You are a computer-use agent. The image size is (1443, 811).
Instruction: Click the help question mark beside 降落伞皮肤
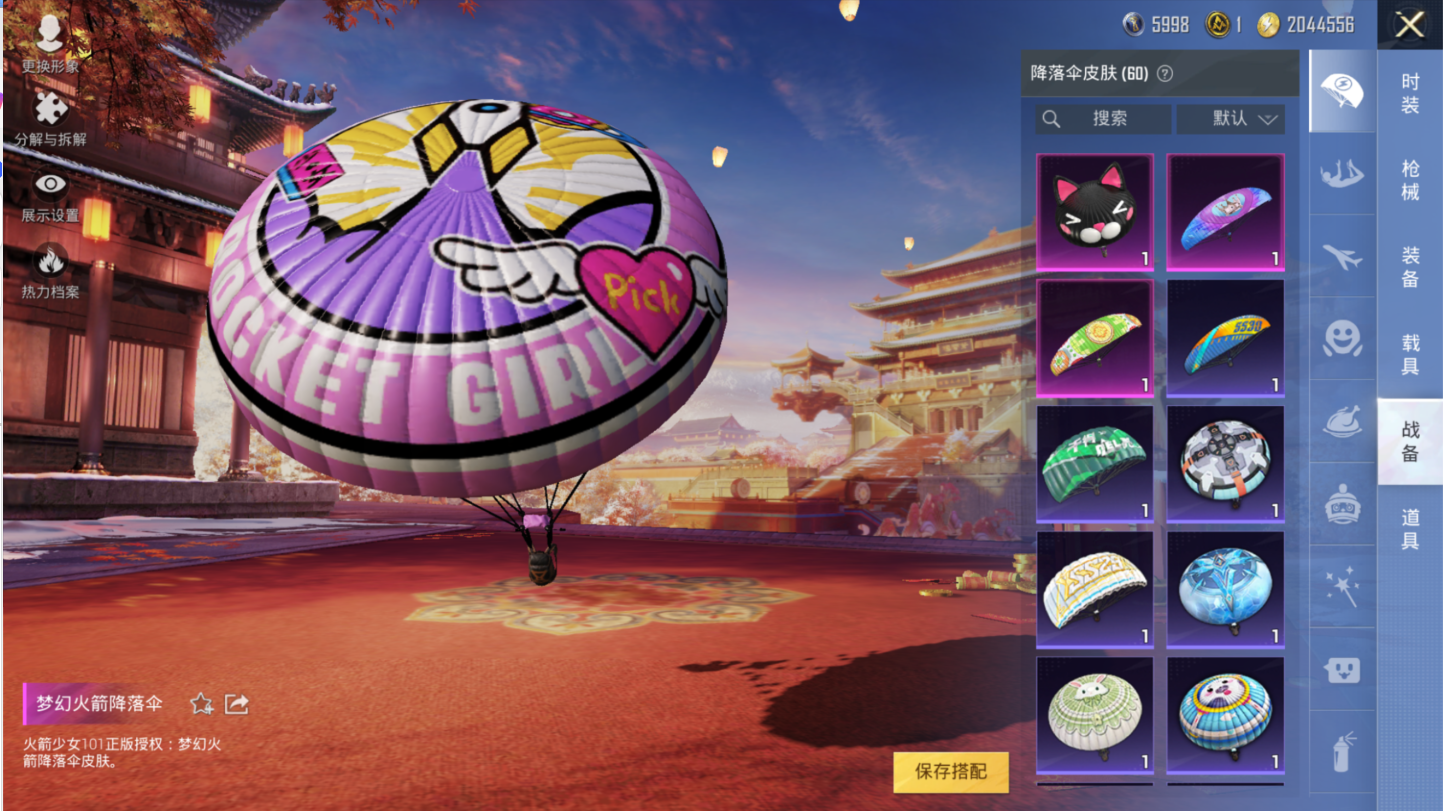point(1165,74)
